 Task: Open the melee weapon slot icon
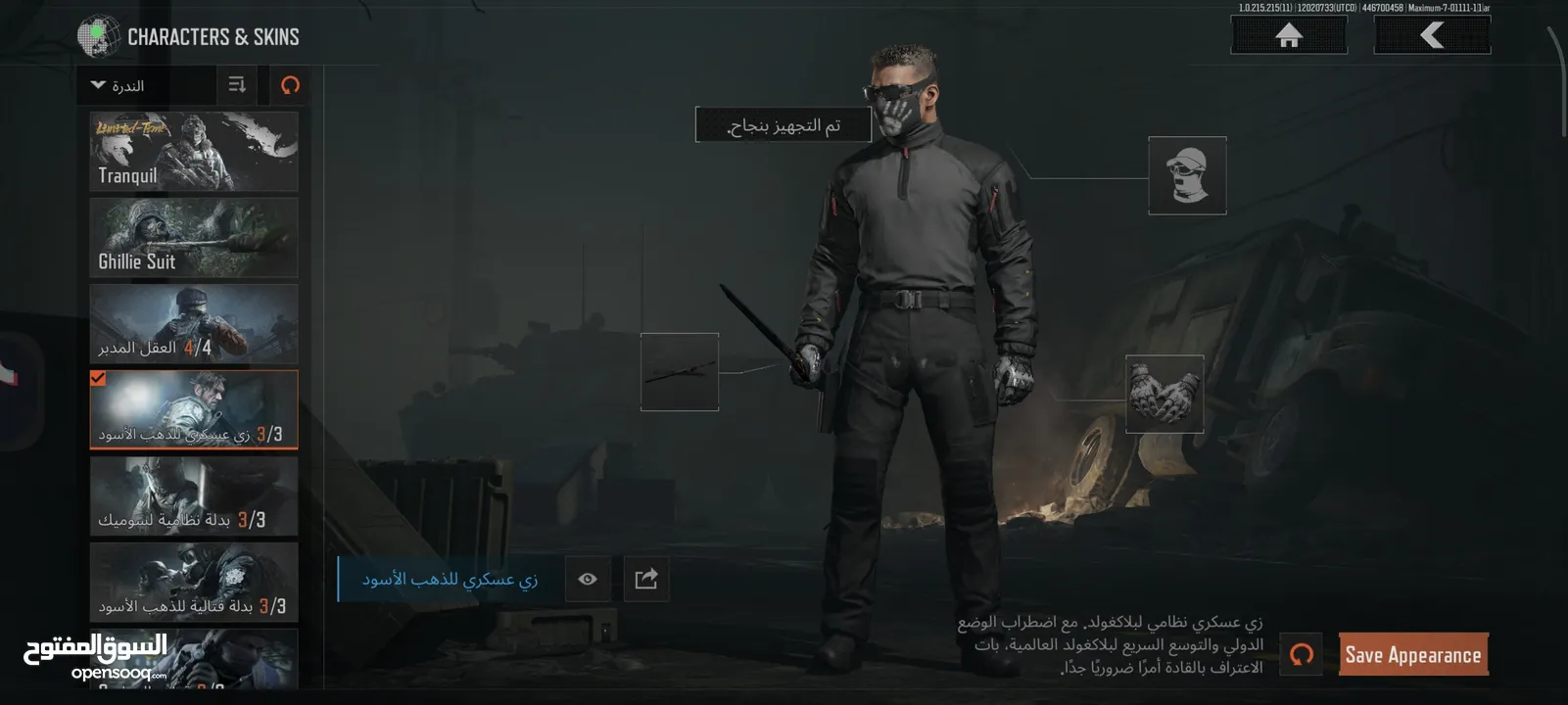680,373
